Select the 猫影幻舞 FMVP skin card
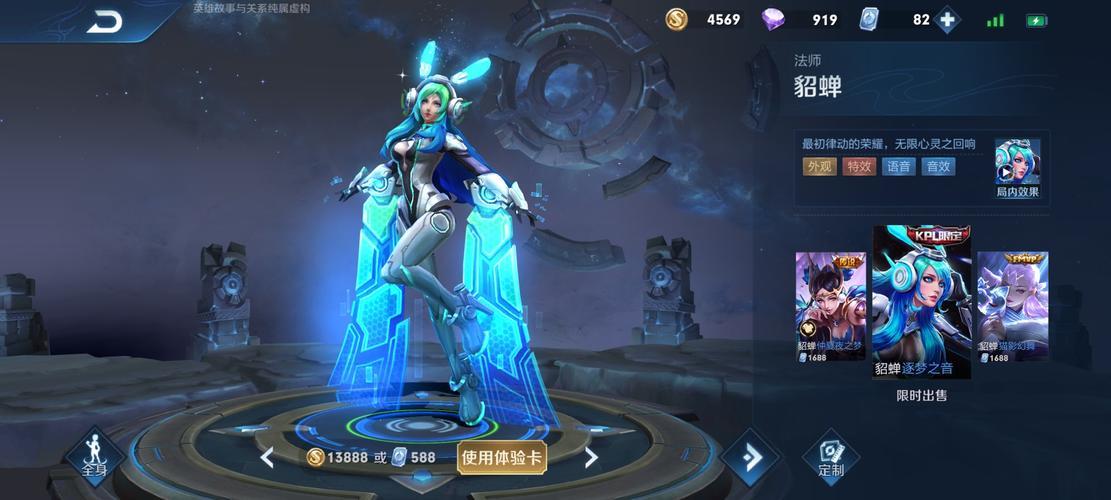 pyautogui.click(x=1012, y=307)
